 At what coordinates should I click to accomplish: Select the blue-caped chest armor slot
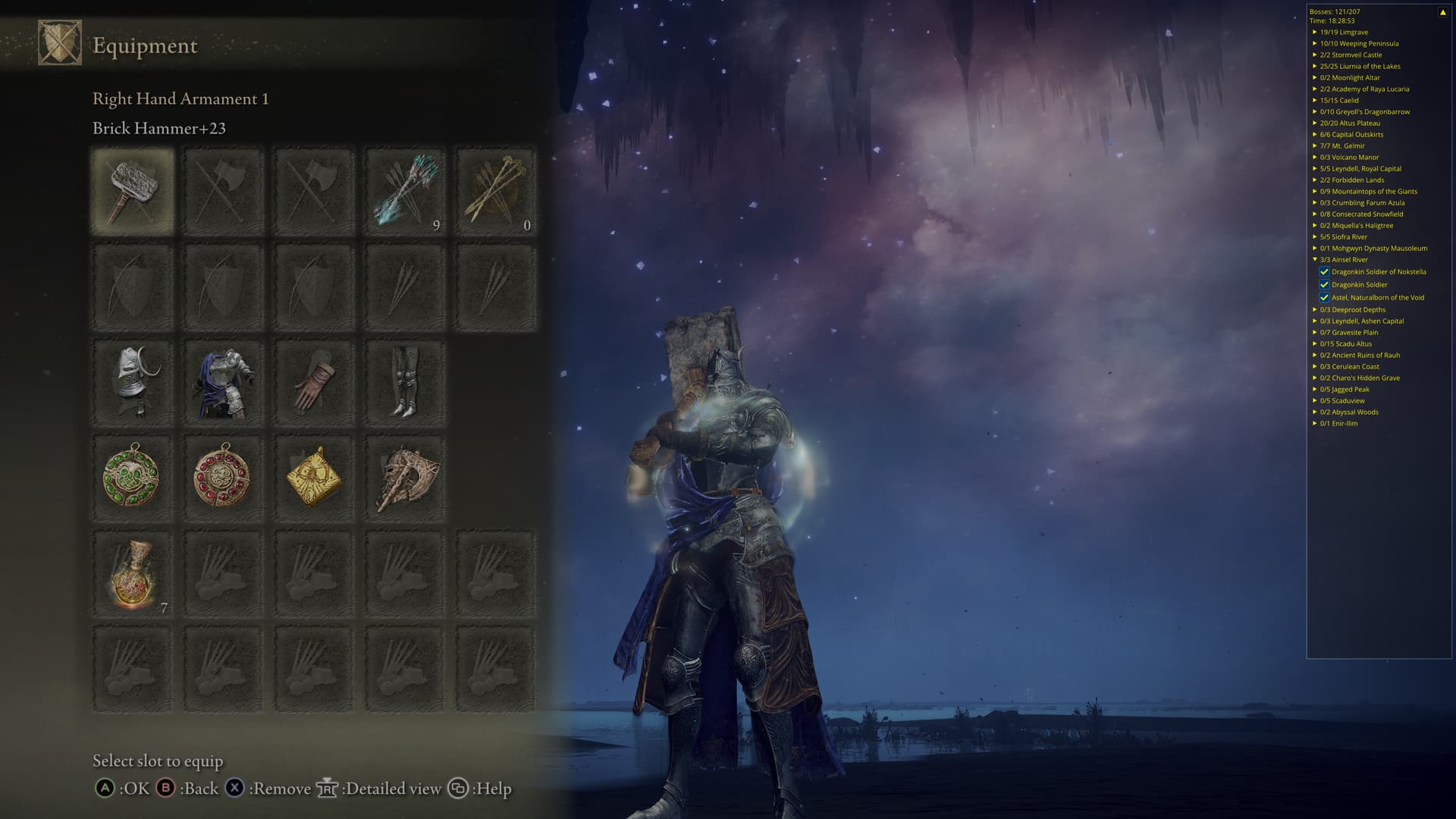click(223, 382)
